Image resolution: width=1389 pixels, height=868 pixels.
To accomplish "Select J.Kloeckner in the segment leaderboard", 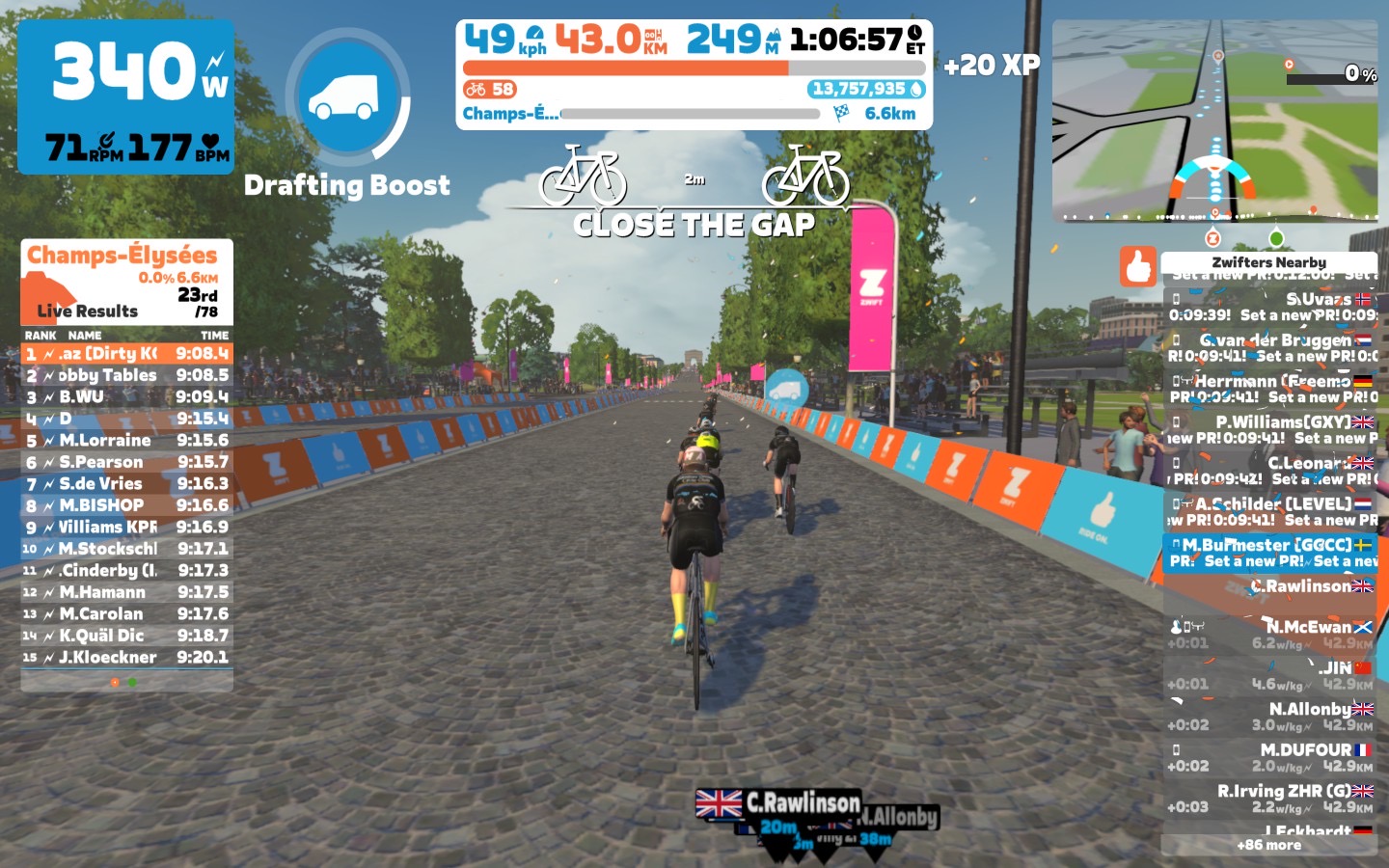I will pyautogui.click(x=126, y=657).
